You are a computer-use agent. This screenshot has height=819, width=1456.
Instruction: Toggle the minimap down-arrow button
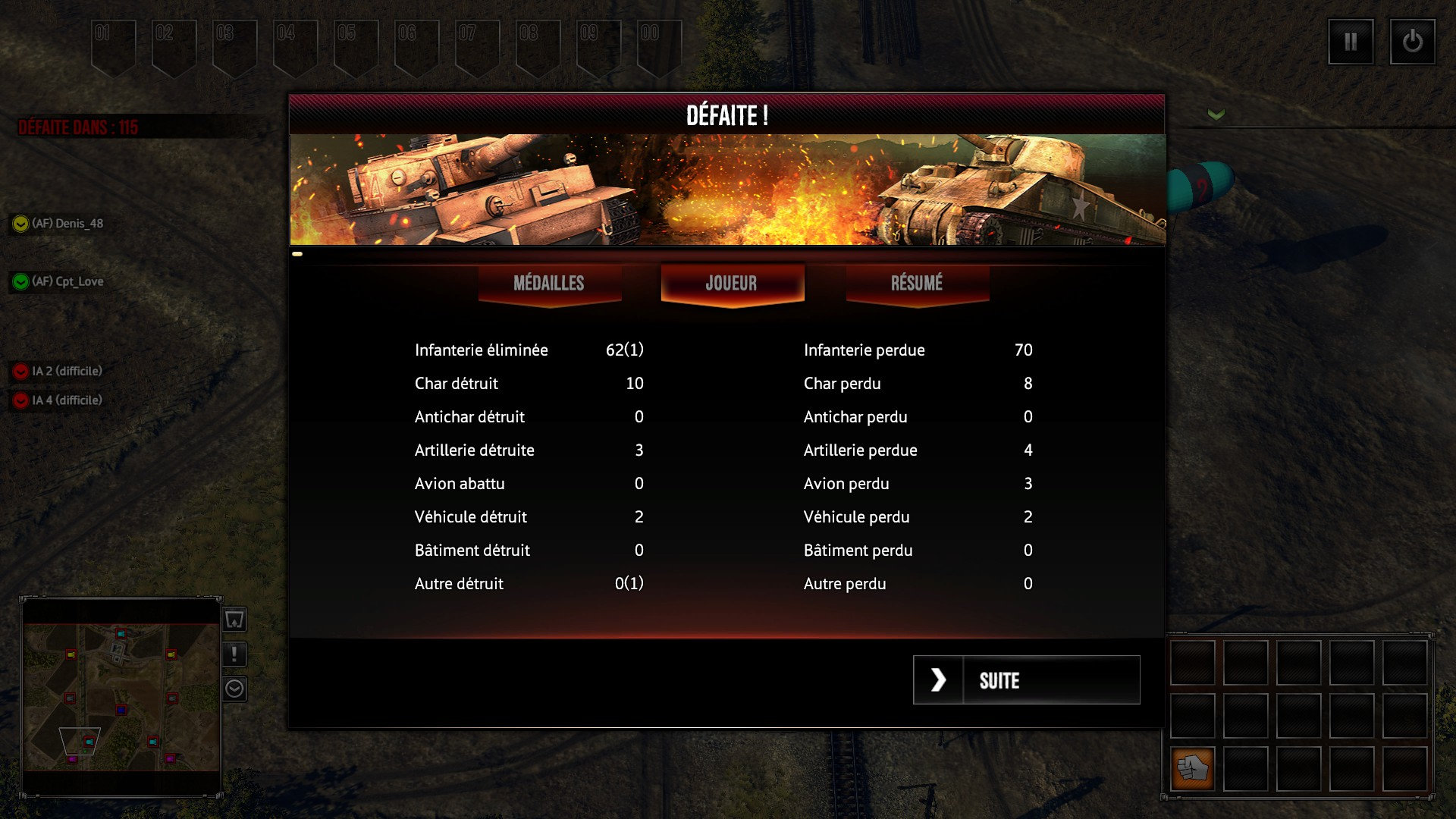pos(234,689)
